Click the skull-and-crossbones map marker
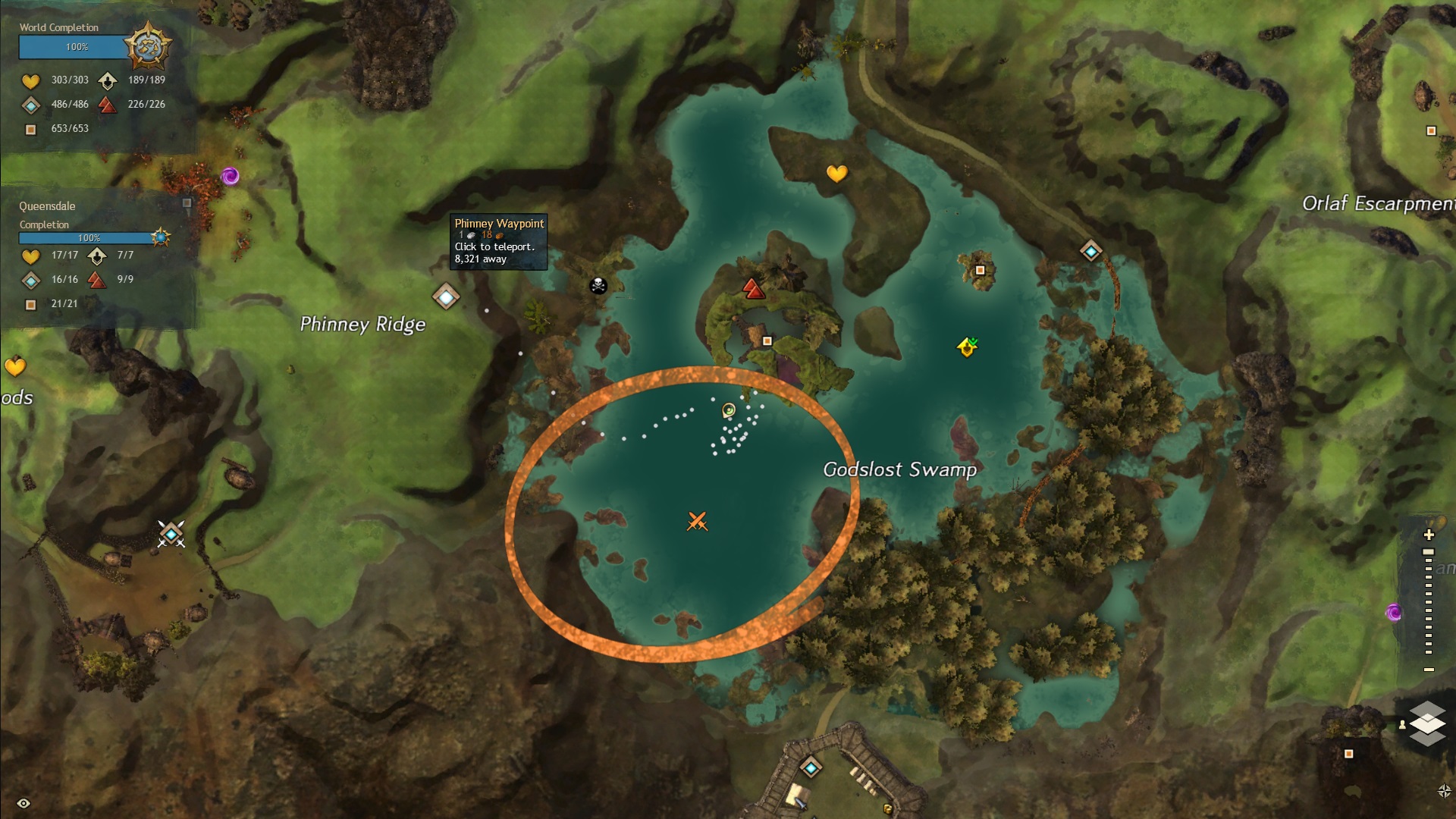The height and width of the screenshot is (819, 1456). click(598, 286)
